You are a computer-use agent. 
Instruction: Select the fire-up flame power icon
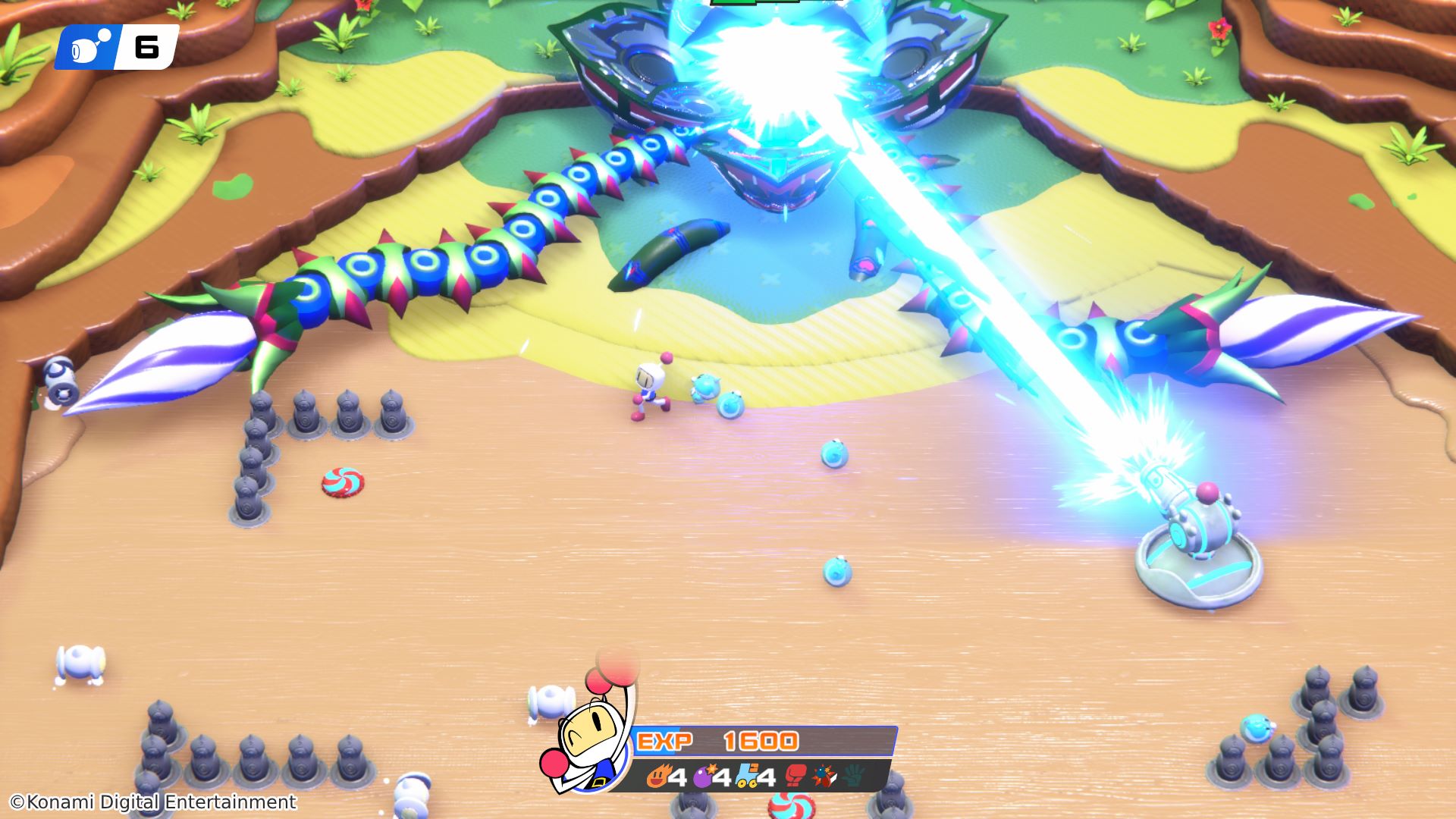click(x=657, y=777)
